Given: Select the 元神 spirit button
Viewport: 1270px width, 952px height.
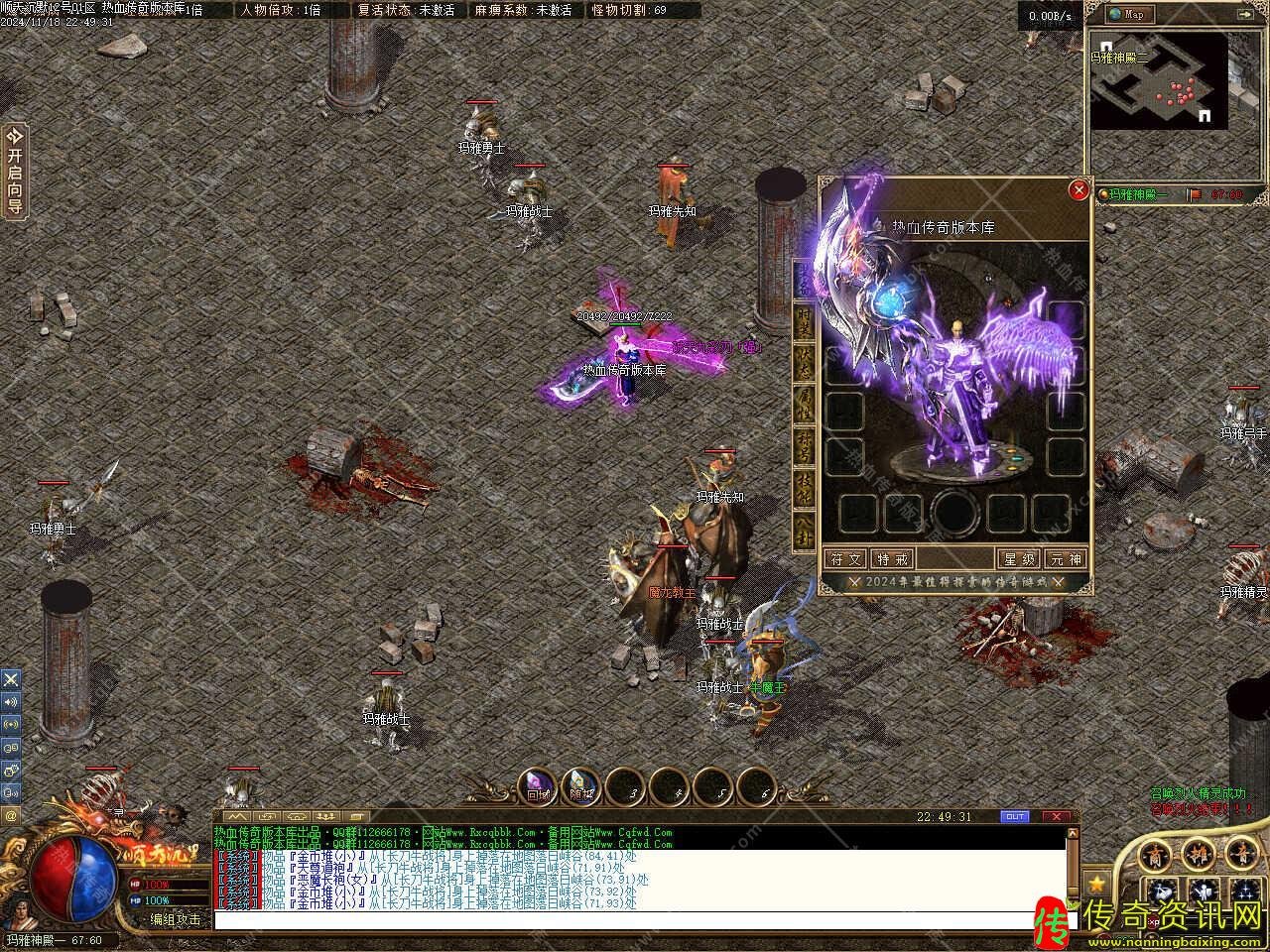Looking at the screenshot, I should [x=1067, y=559].
